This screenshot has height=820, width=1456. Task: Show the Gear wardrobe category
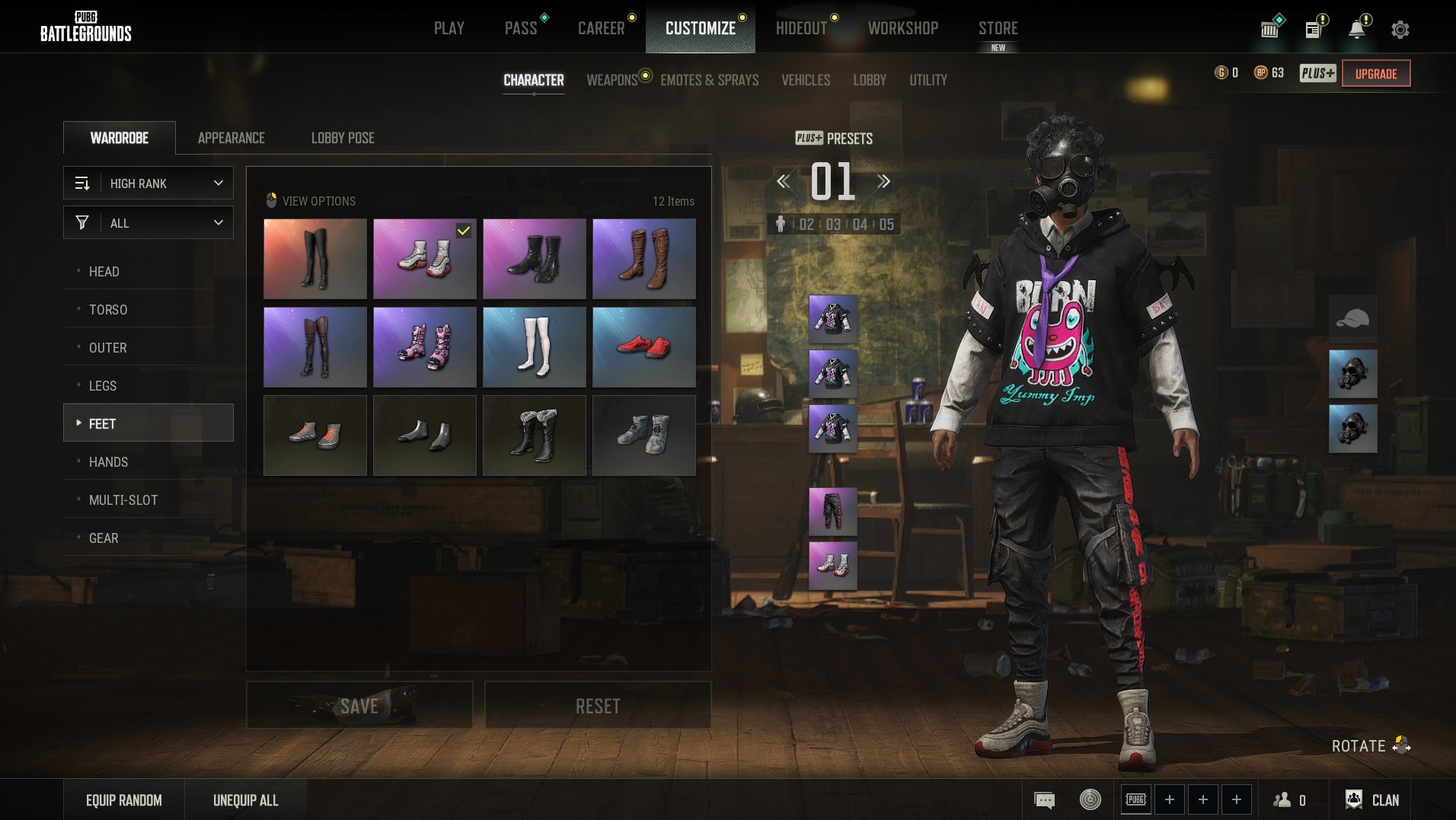pos(104,538)
